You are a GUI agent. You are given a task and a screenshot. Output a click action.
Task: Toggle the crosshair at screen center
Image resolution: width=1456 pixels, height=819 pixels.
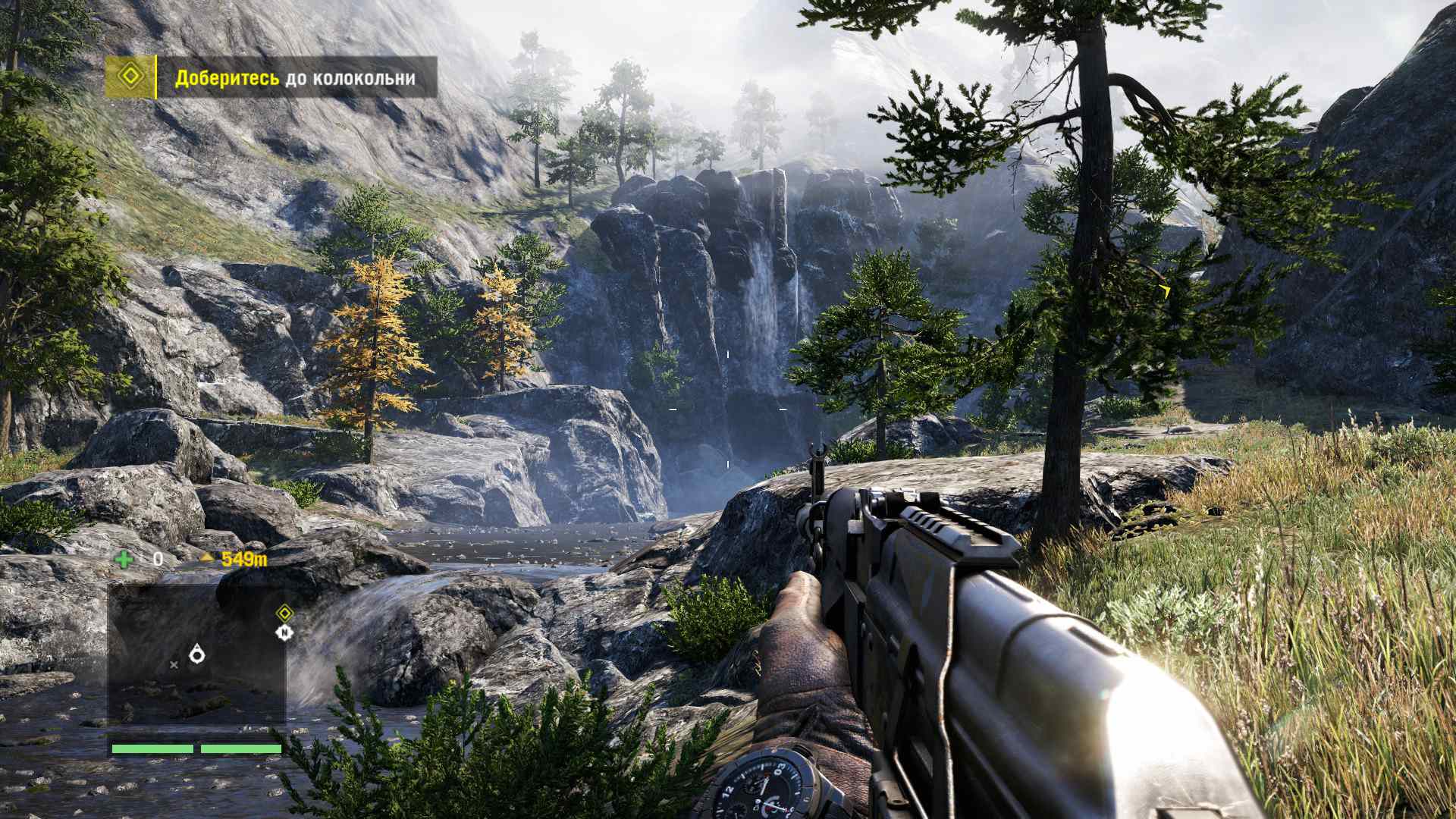[726, 409]
